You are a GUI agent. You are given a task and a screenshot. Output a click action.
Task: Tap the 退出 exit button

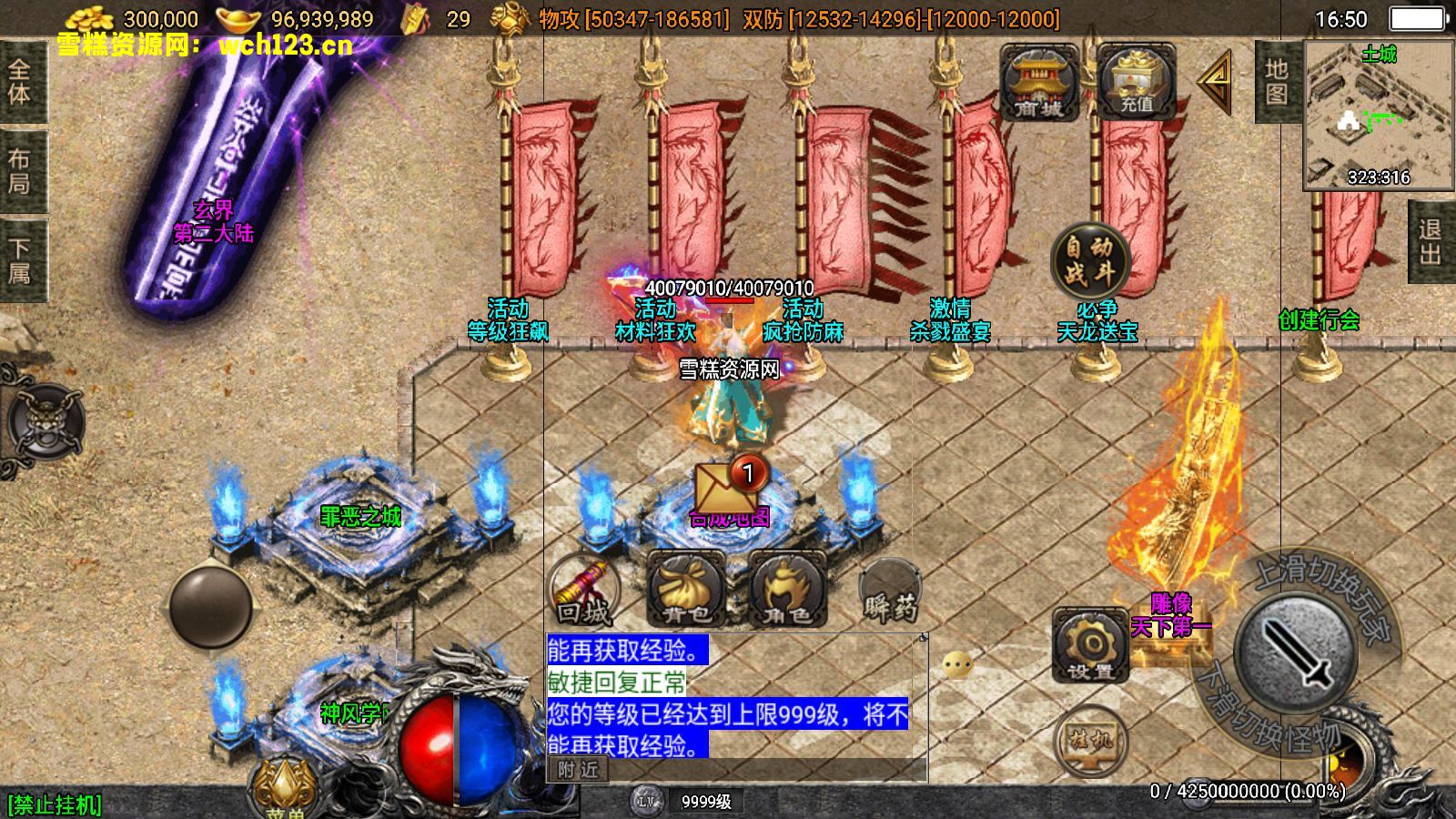pyautogui.click(x=1431, y=242)
